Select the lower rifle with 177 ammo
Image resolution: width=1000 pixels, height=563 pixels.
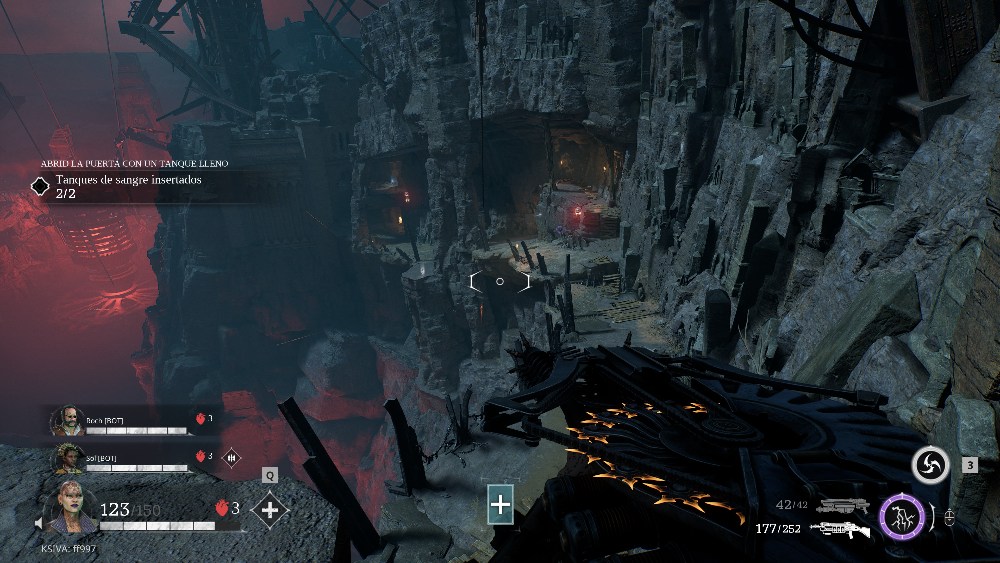tap(841, 529)
